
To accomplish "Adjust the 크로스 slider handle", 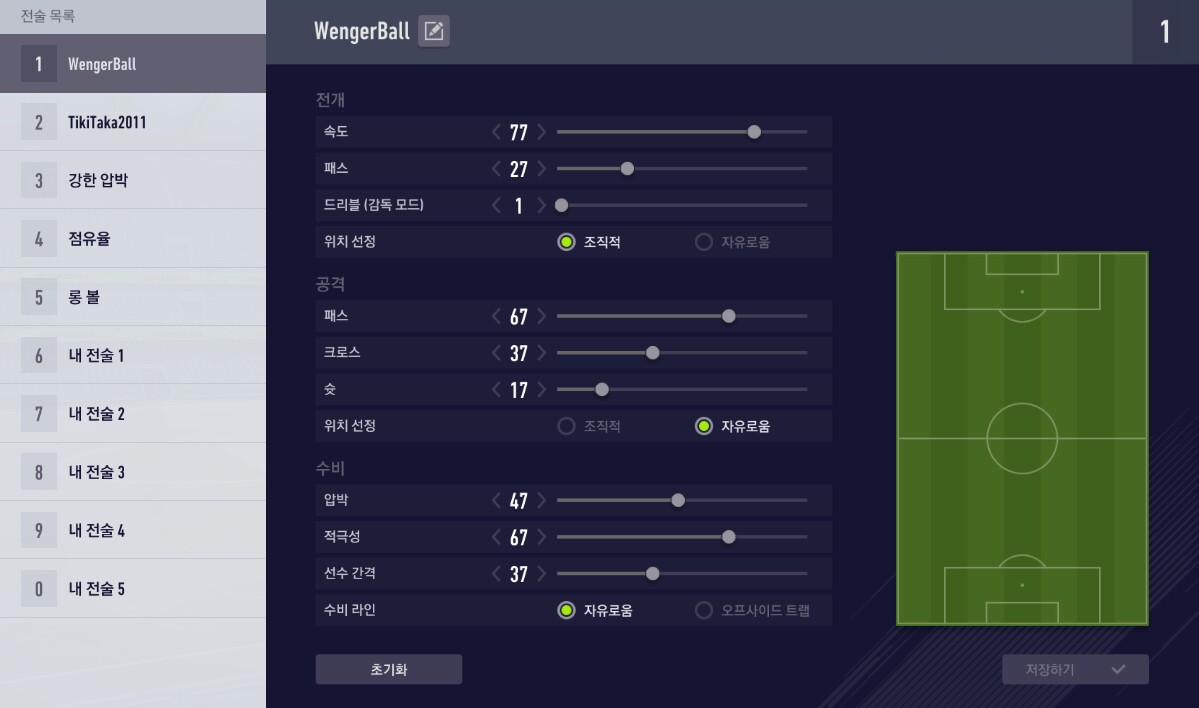I will [653, 353].
